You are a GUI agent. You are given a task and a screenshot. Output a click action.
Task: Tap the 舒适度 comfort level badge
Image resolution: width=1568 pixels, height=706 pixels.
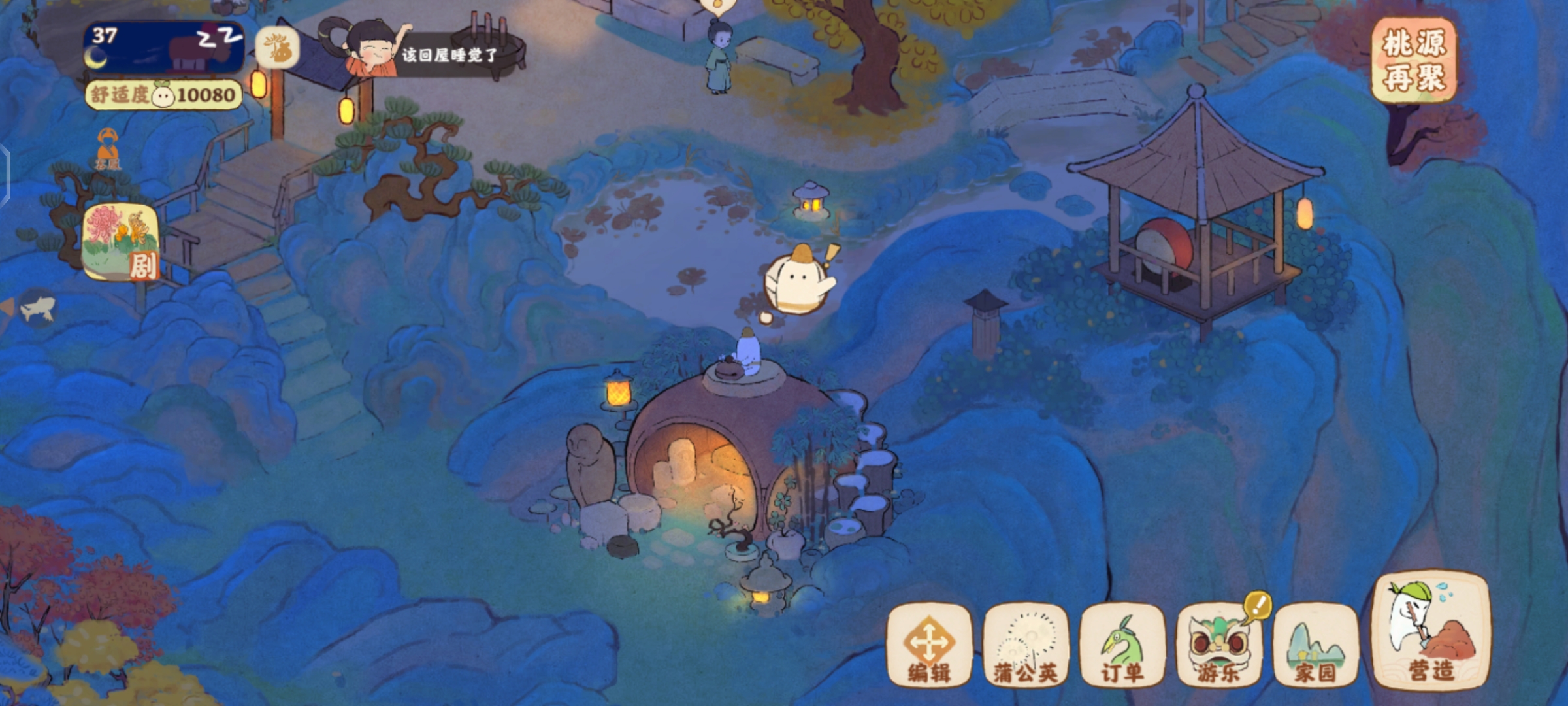(163, 95)
